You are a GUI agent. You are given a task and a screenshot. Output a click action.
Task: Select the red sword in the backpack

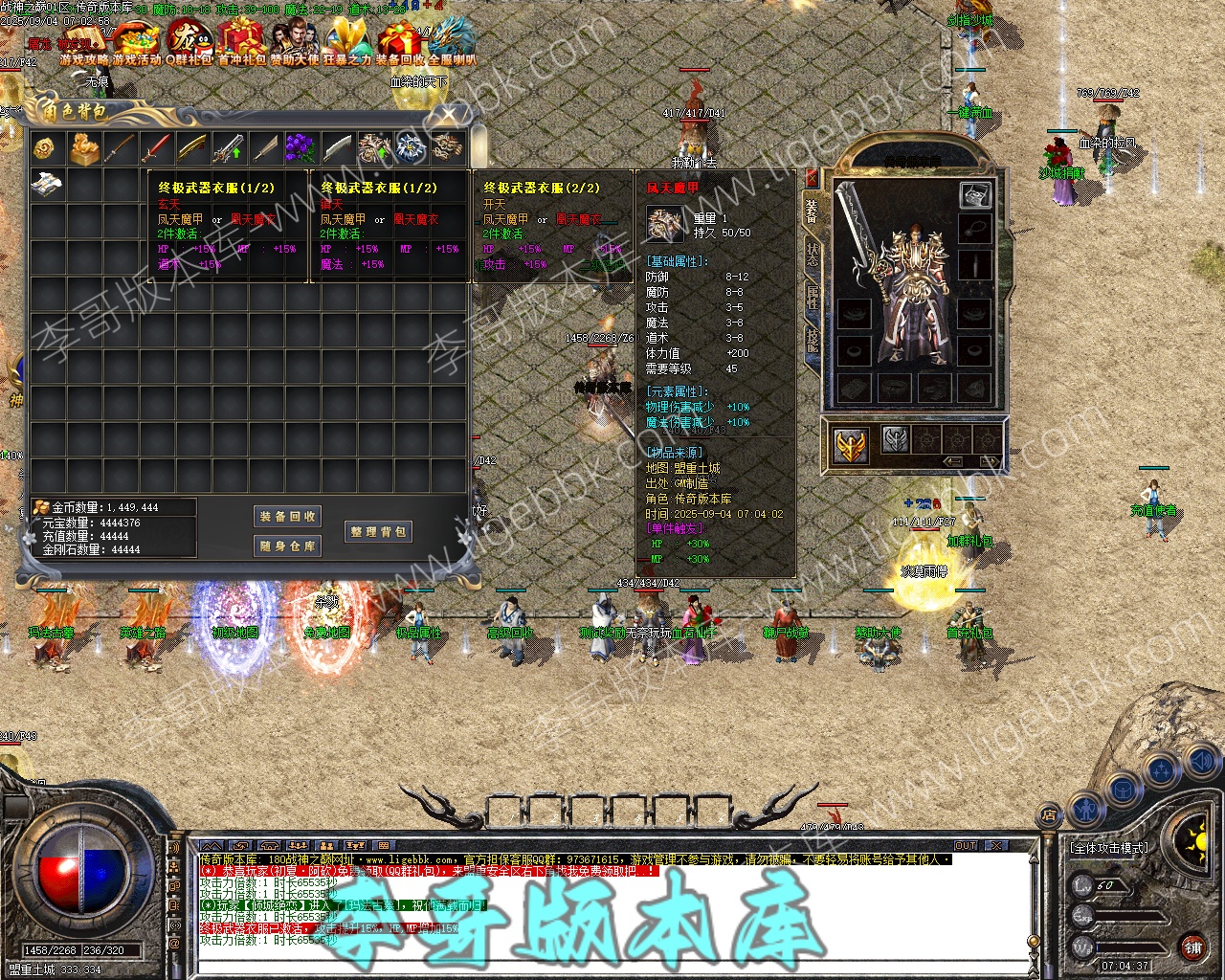coord(156,148)
